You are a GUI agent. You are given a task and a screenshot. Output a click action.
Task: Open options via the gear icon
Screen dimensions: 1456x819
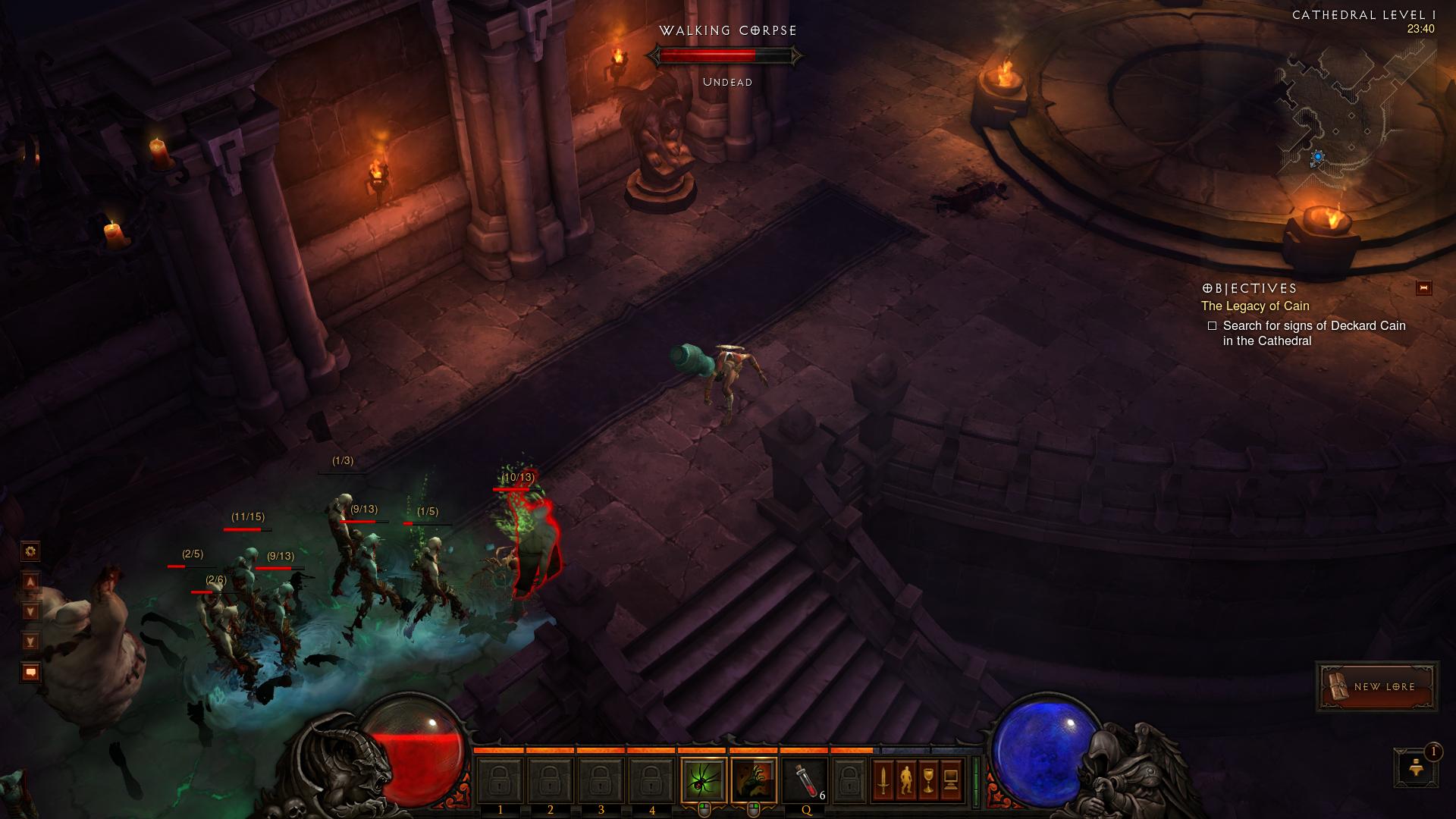click(x=30, y=551)
